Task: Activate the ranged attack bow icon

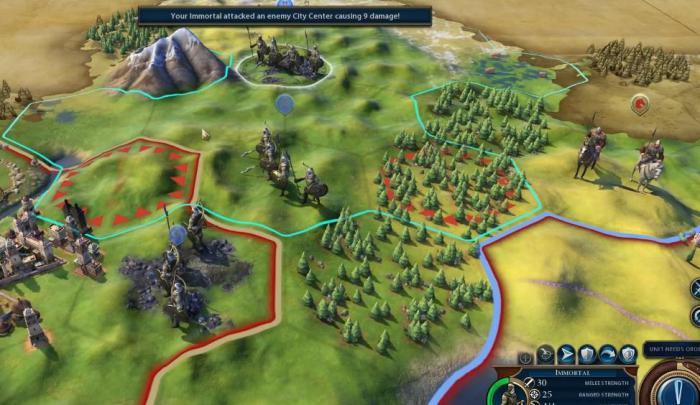Action: 546,354
